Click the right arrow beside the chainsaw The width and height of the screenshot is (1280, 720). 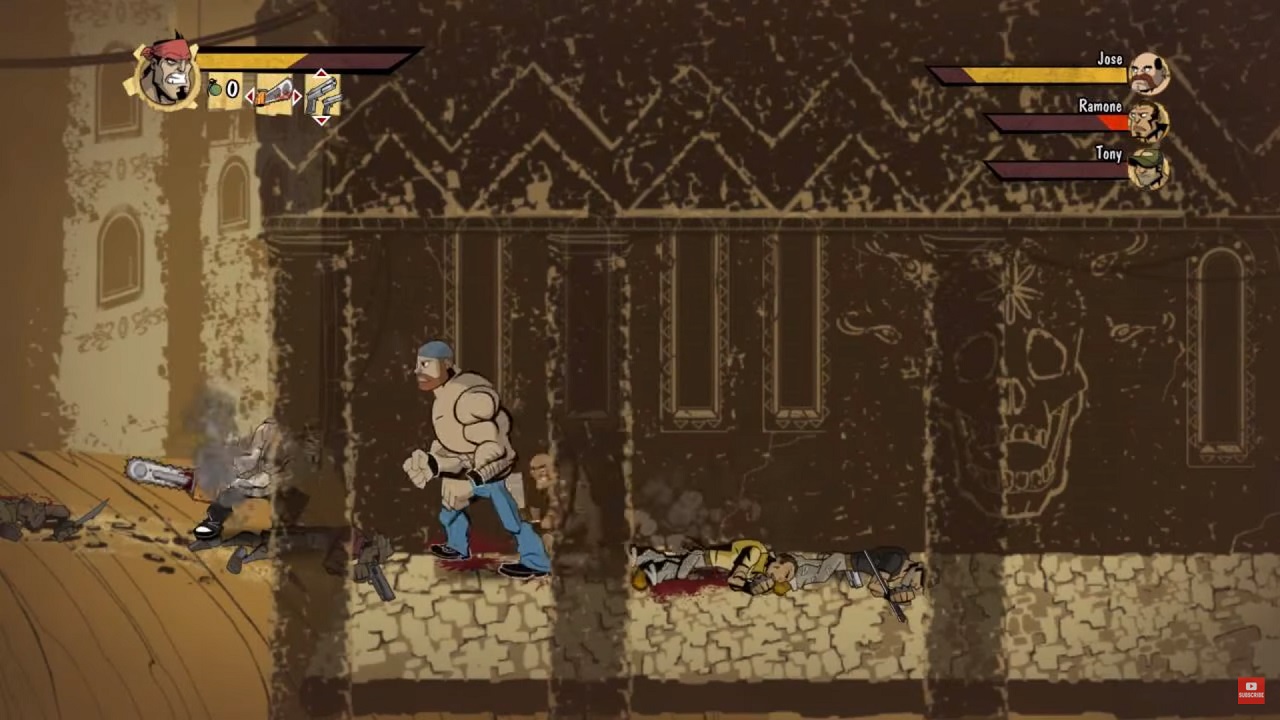[298, 97]
